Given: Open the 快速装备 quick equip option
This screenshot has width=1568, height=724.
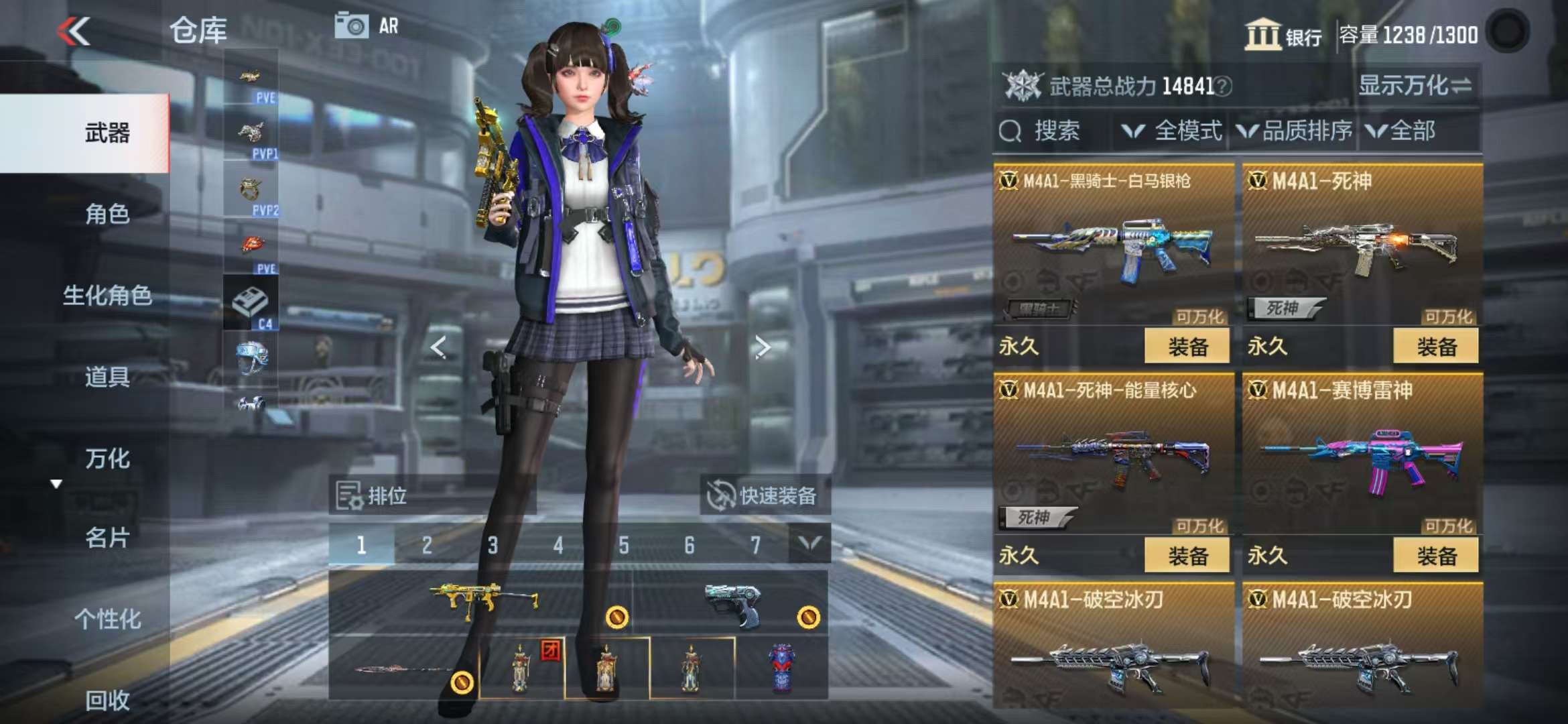Looking at the screenshot, I should 764,496.
